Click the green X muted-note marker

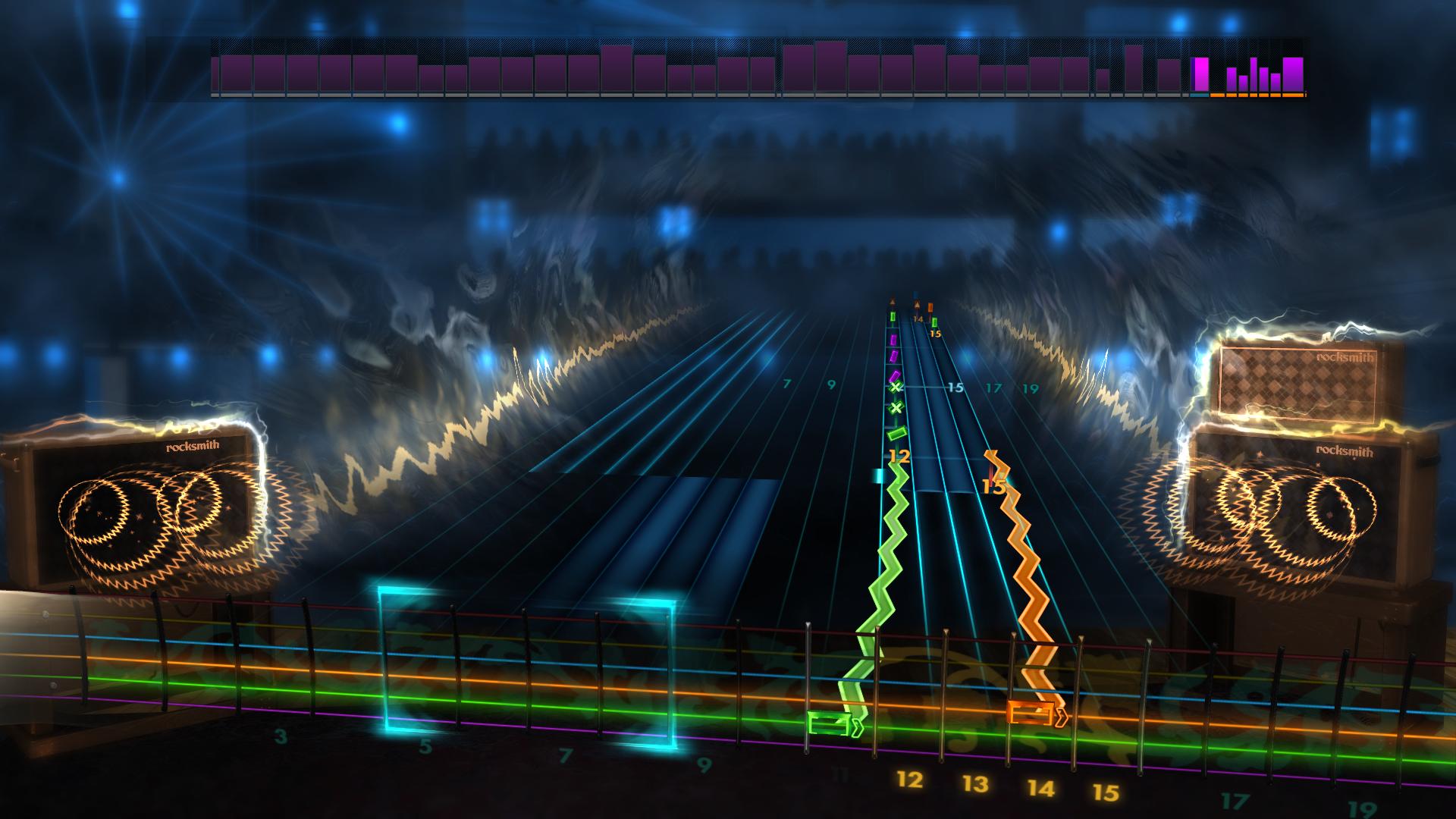click(x=895, y=387)
